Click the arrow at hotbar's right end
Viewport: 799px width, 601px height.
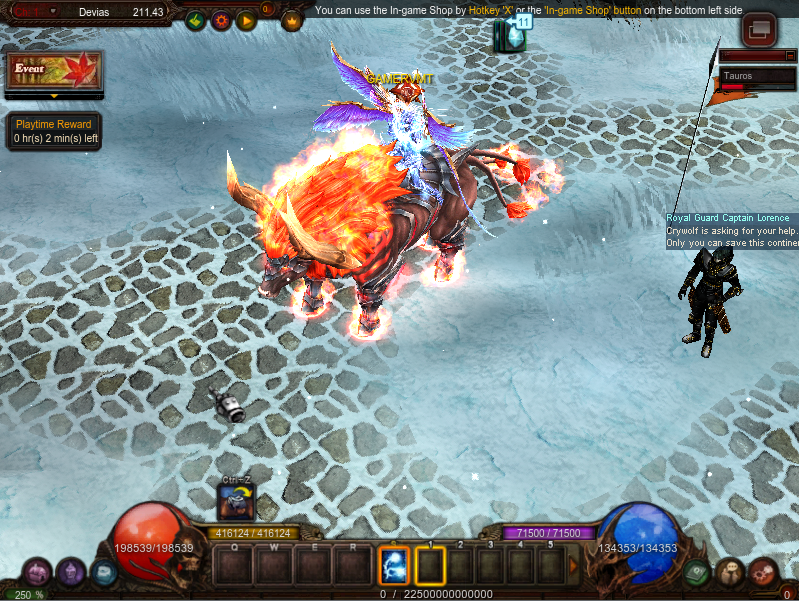click(573, 565)
